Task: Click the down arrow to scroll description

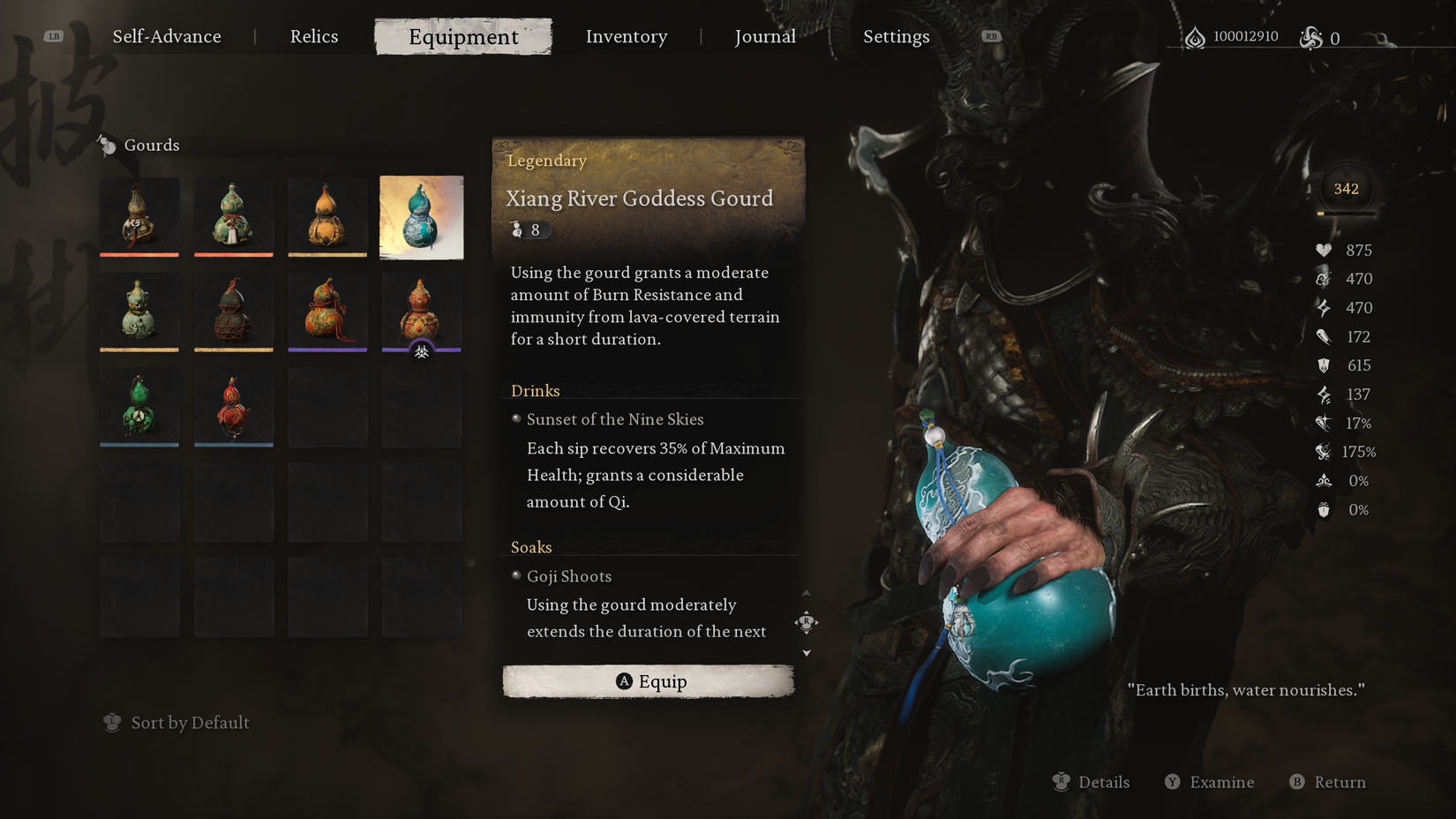Action: click(806, 653)
